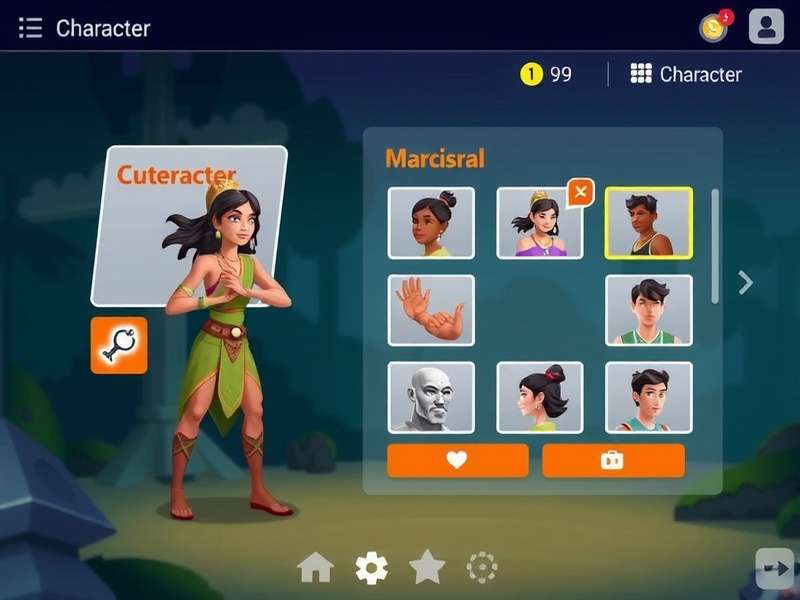The image size is (800, 600).
Task: Open settings via the gear icon
Action: (371, 568)
